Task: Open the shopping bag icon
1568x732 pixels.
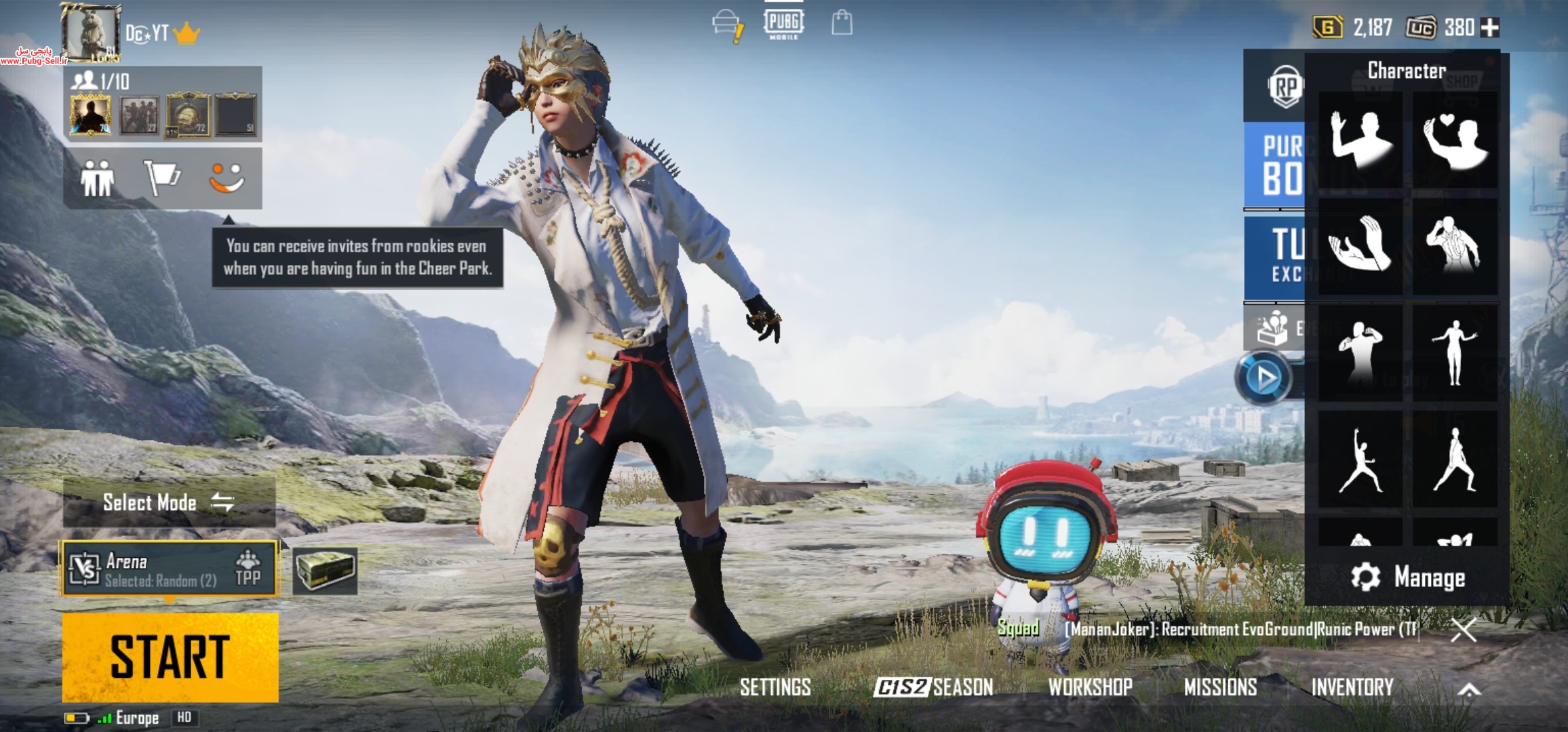Action: point(842,22)
